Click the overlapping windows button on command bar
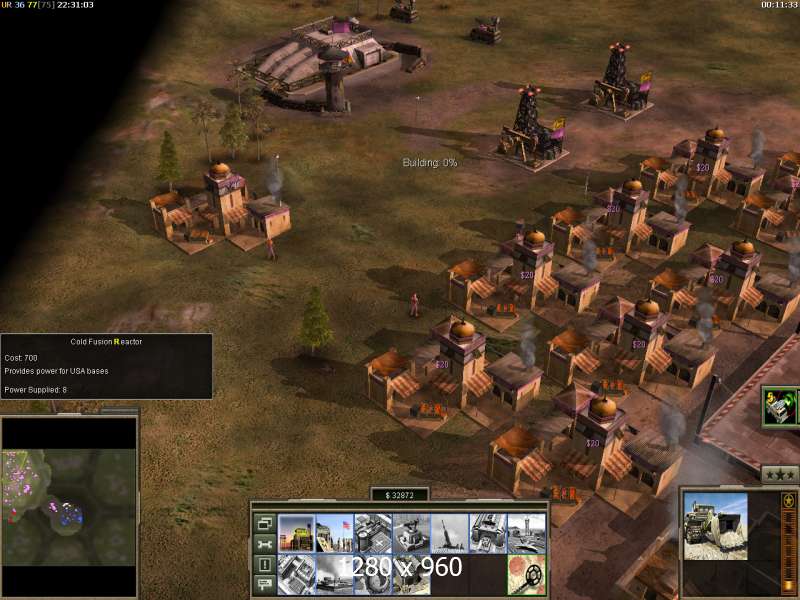Screen dimensions: 800x600 (265, 523)
